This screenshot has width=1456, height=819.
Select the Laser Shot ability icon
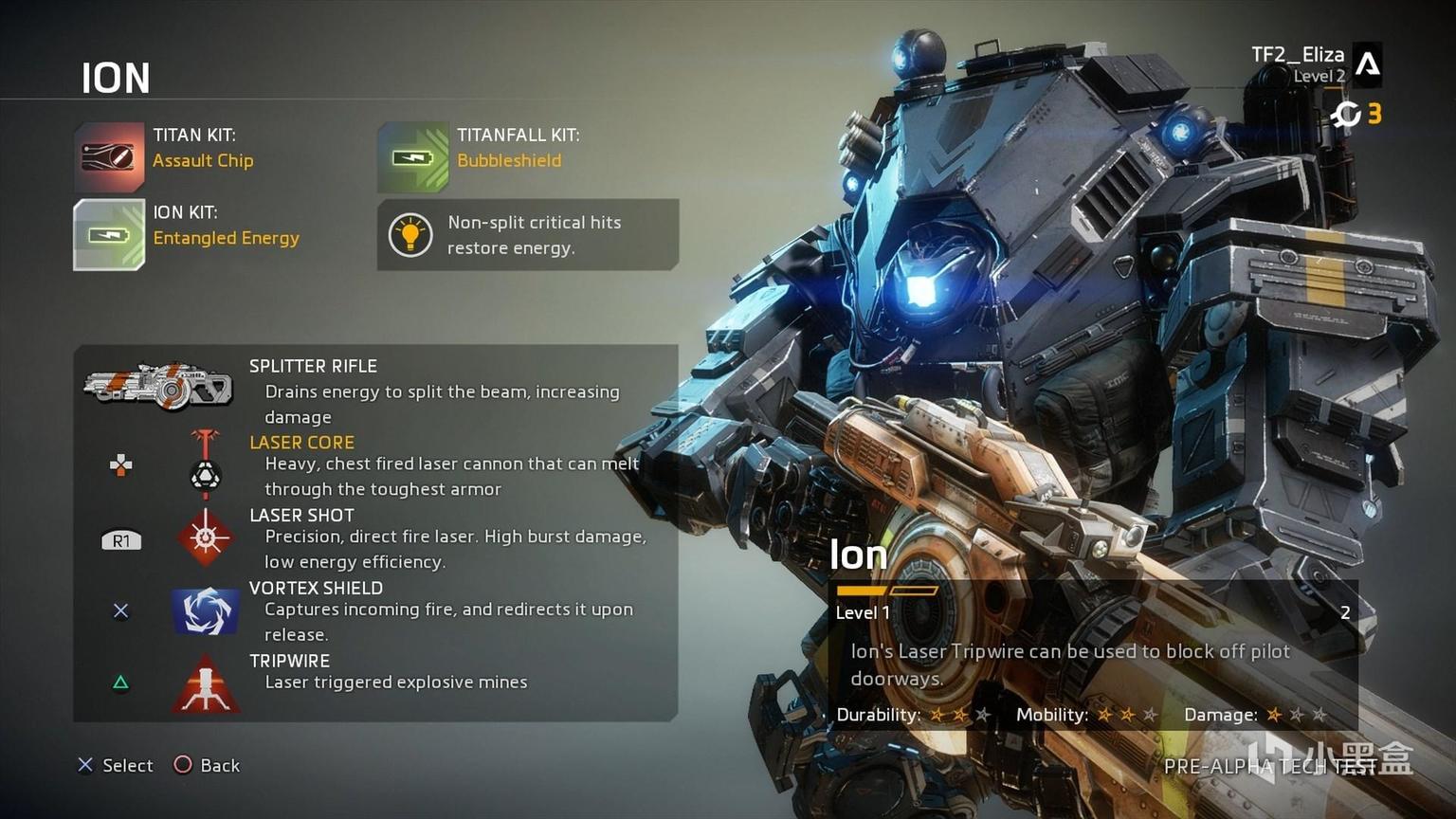(x=206, y=537)
